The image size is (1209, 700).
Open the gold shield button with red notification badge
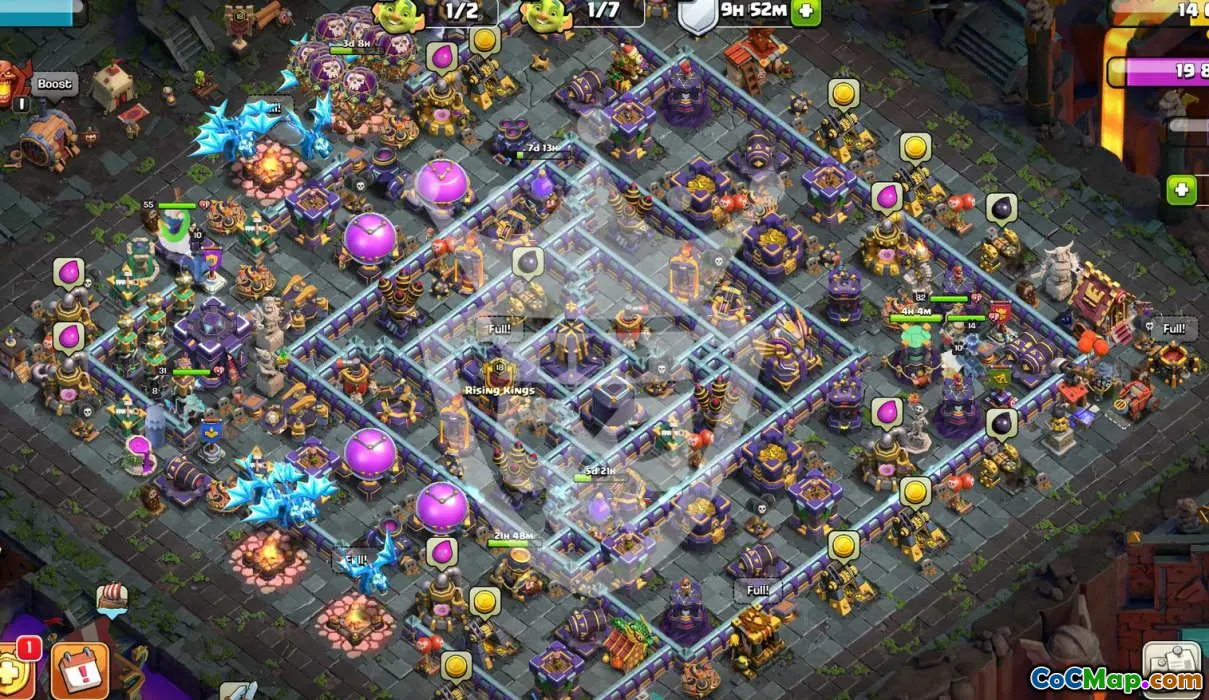(14, 673)
